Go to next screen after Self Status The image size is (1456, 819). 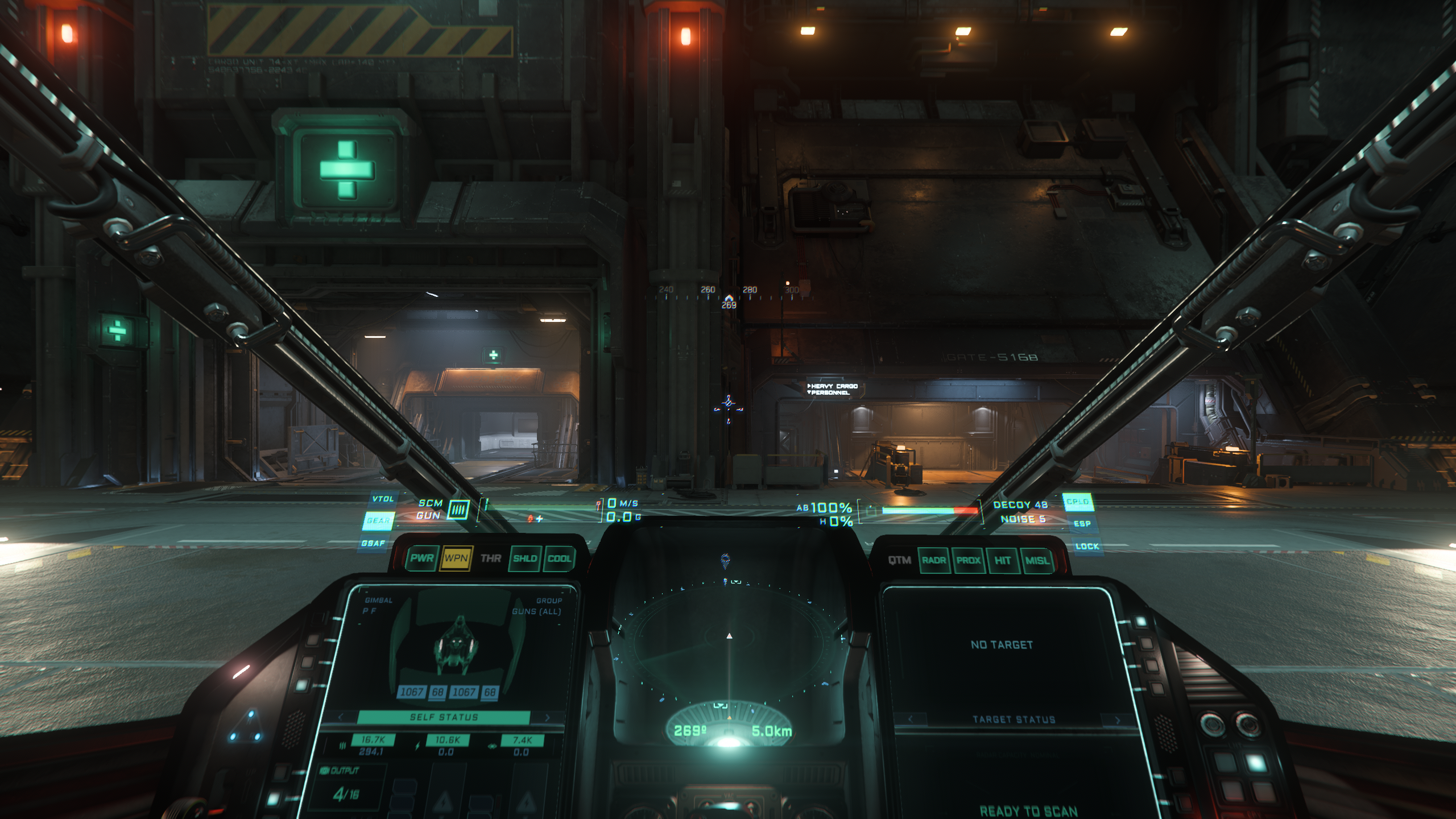pos(547,717)
